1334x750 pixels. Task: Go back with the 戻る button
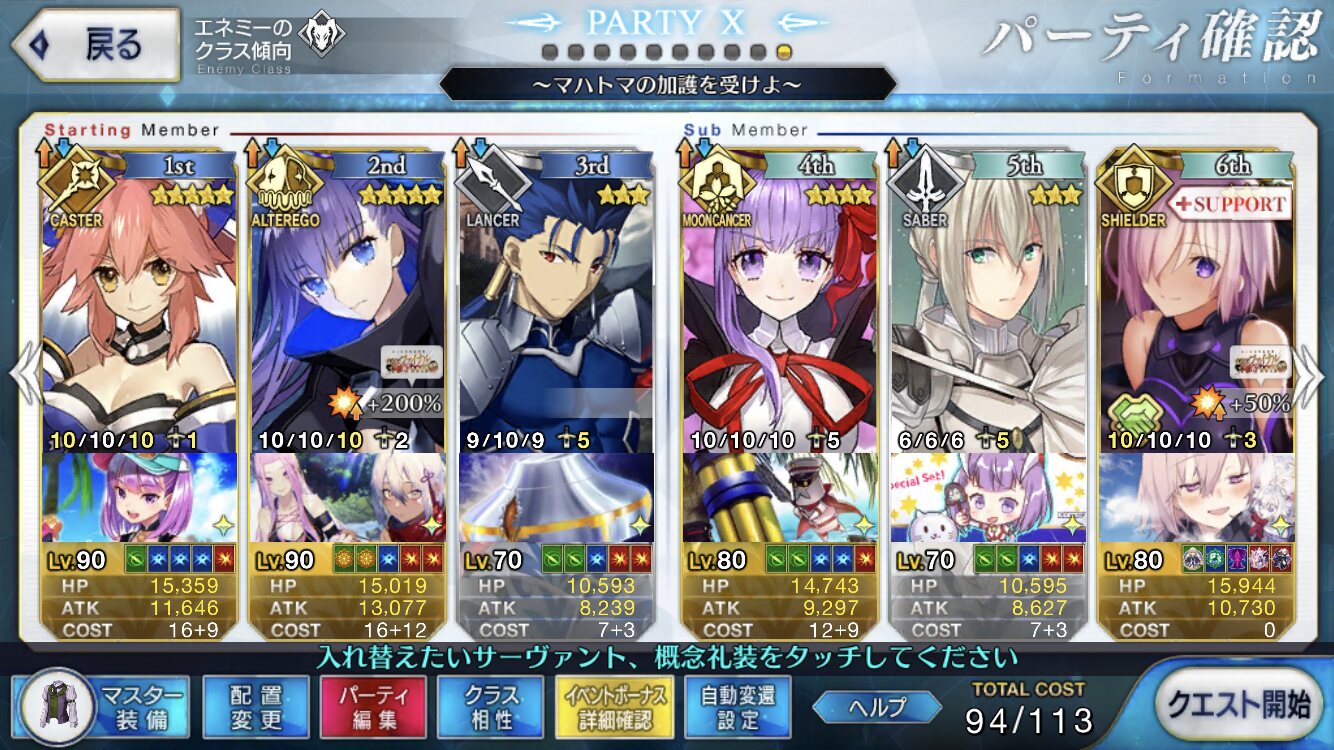[x=95, y=46]
